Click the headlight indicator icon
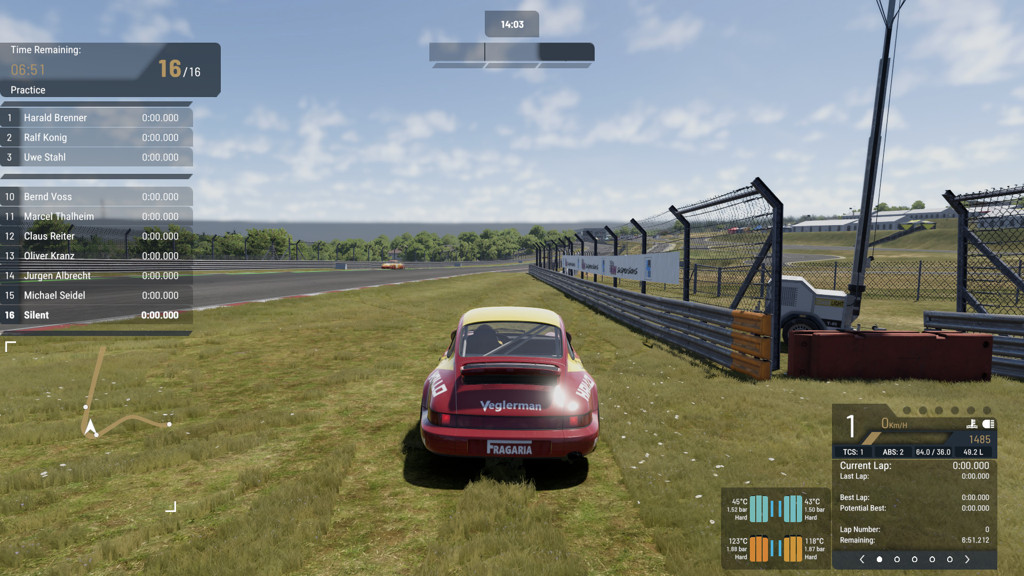1024x576 pixels. (988, 424)
